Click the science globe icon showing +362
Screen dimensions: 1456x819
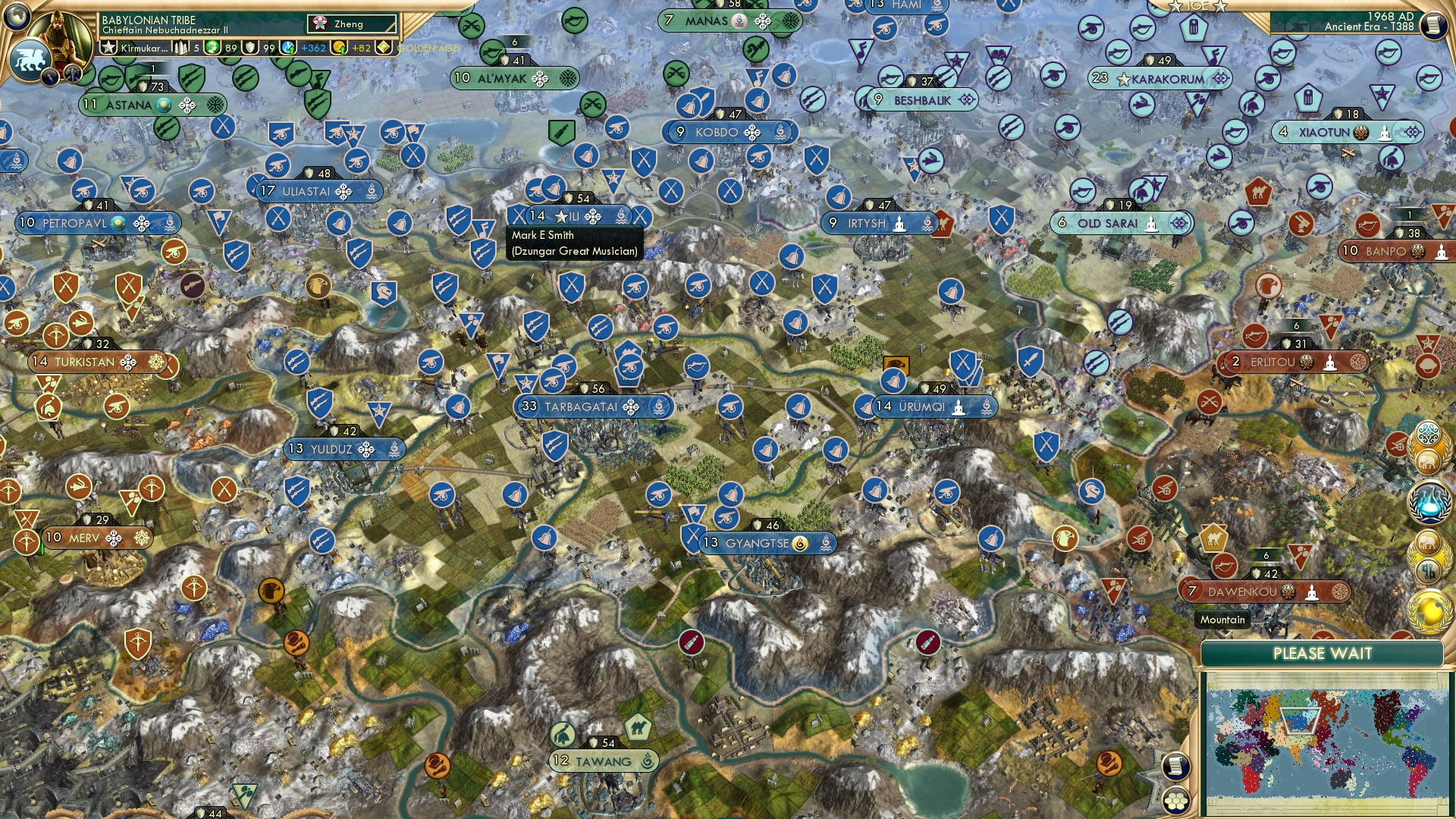click(x=287, y=47)
